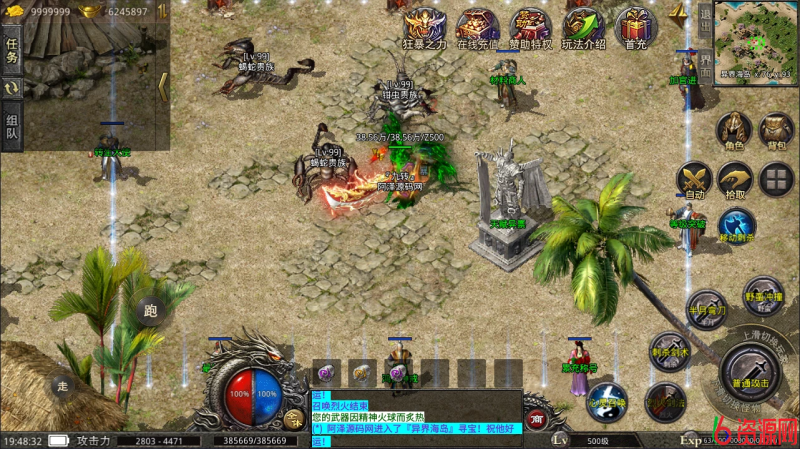Toggle 自动 auto-combat crossed swords
The width and height of the screenshot is (800, 449).
tap(693, 178)
